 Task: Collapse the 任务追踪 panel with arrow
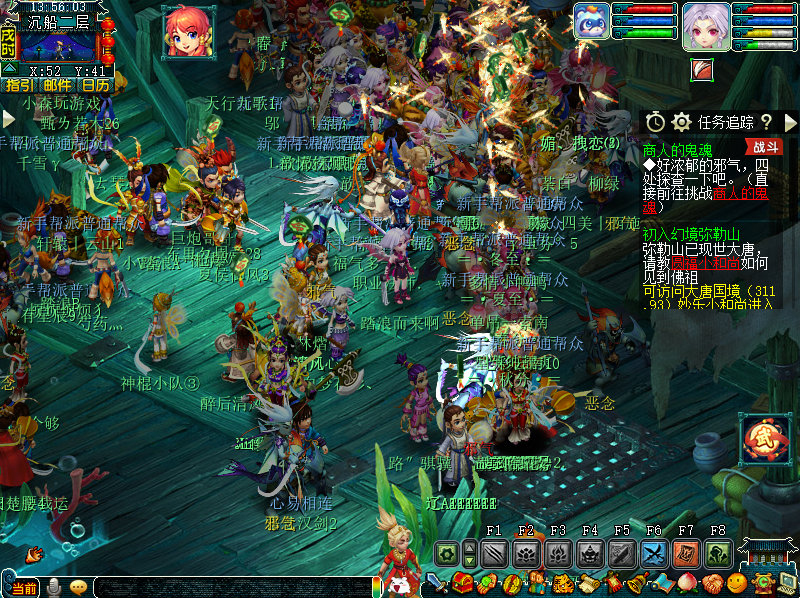pyautogui.click(x=790, y=122)
